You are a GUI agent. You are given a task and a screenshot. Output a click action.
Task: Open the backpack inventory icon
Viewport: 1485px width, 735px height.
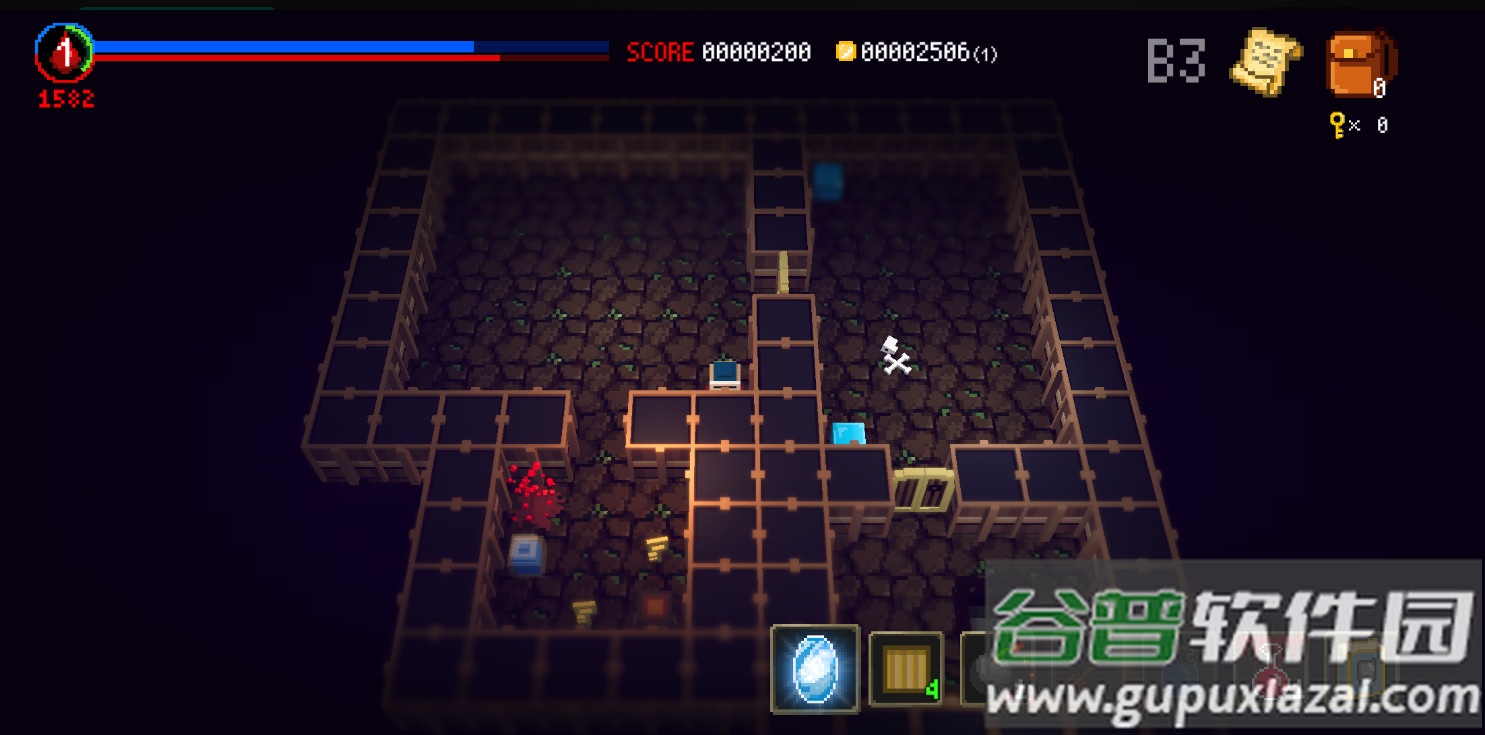[1361, 64]
